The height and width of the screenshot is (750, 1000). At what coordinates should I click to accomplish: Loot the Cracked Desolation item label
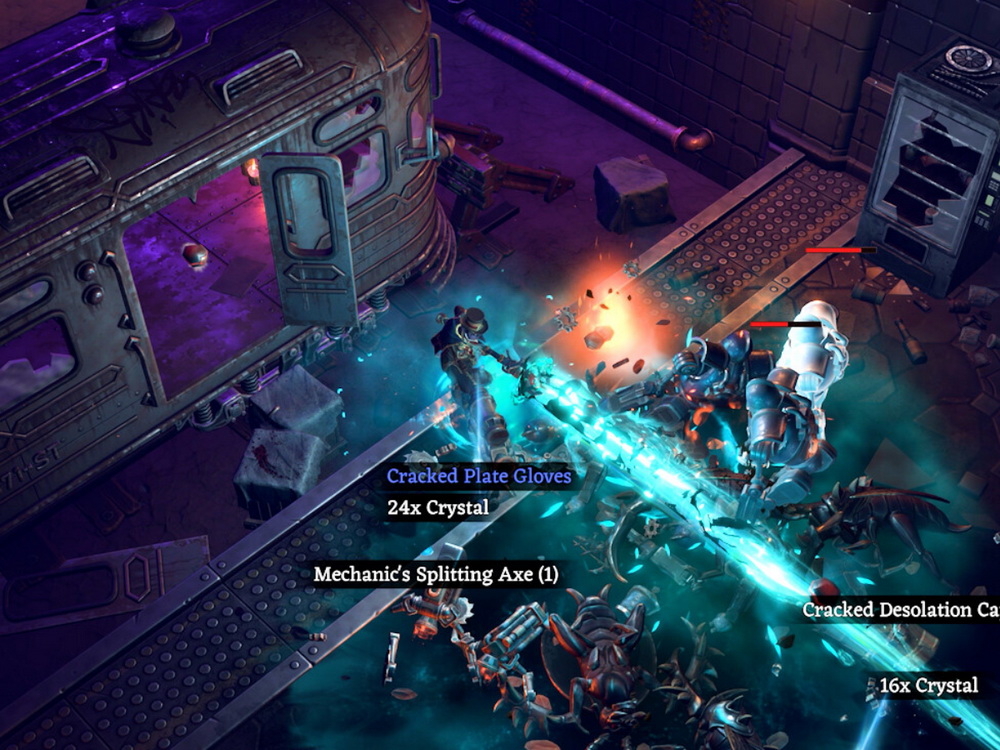click(x=900, y=610)
